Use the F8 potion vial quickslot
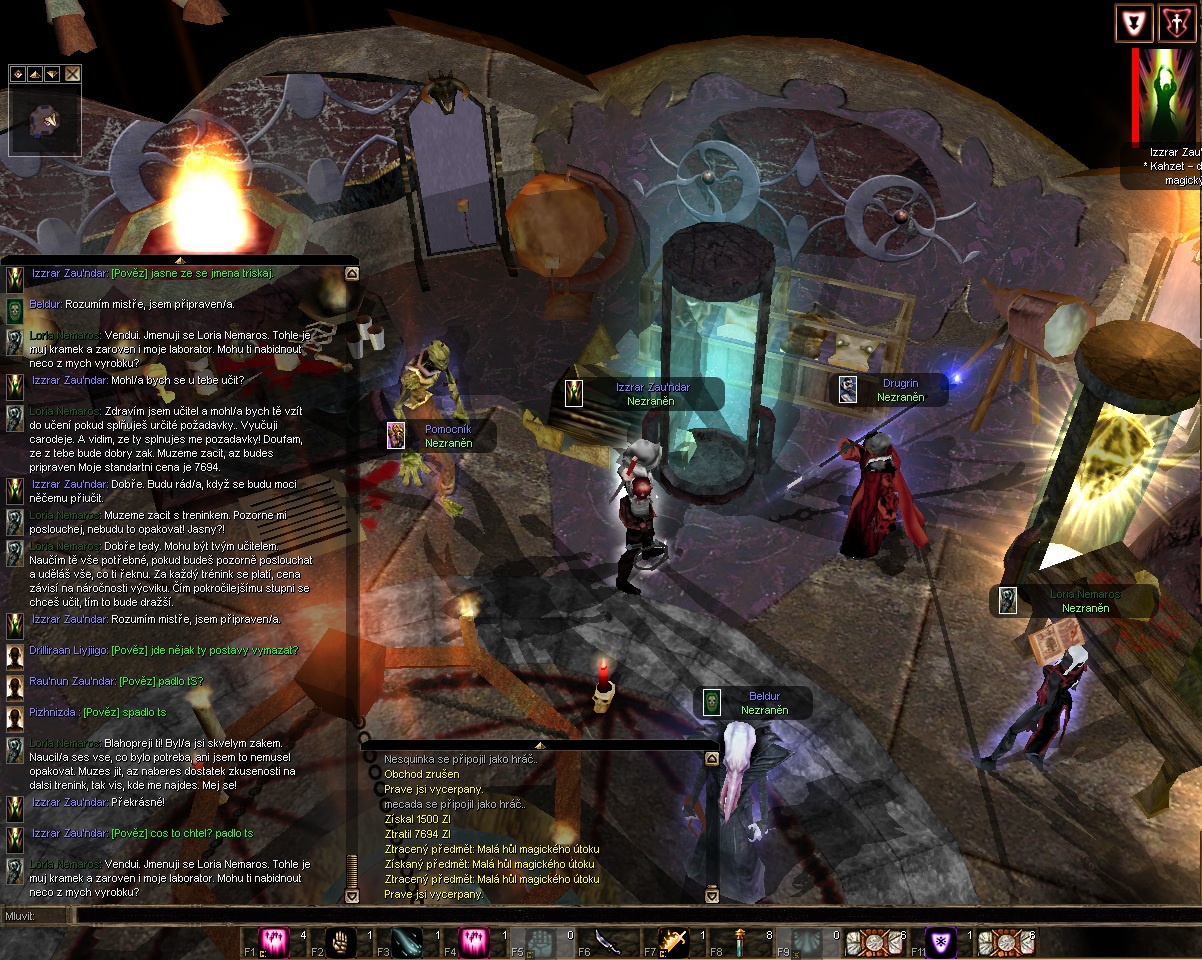 tap(738, 942)
